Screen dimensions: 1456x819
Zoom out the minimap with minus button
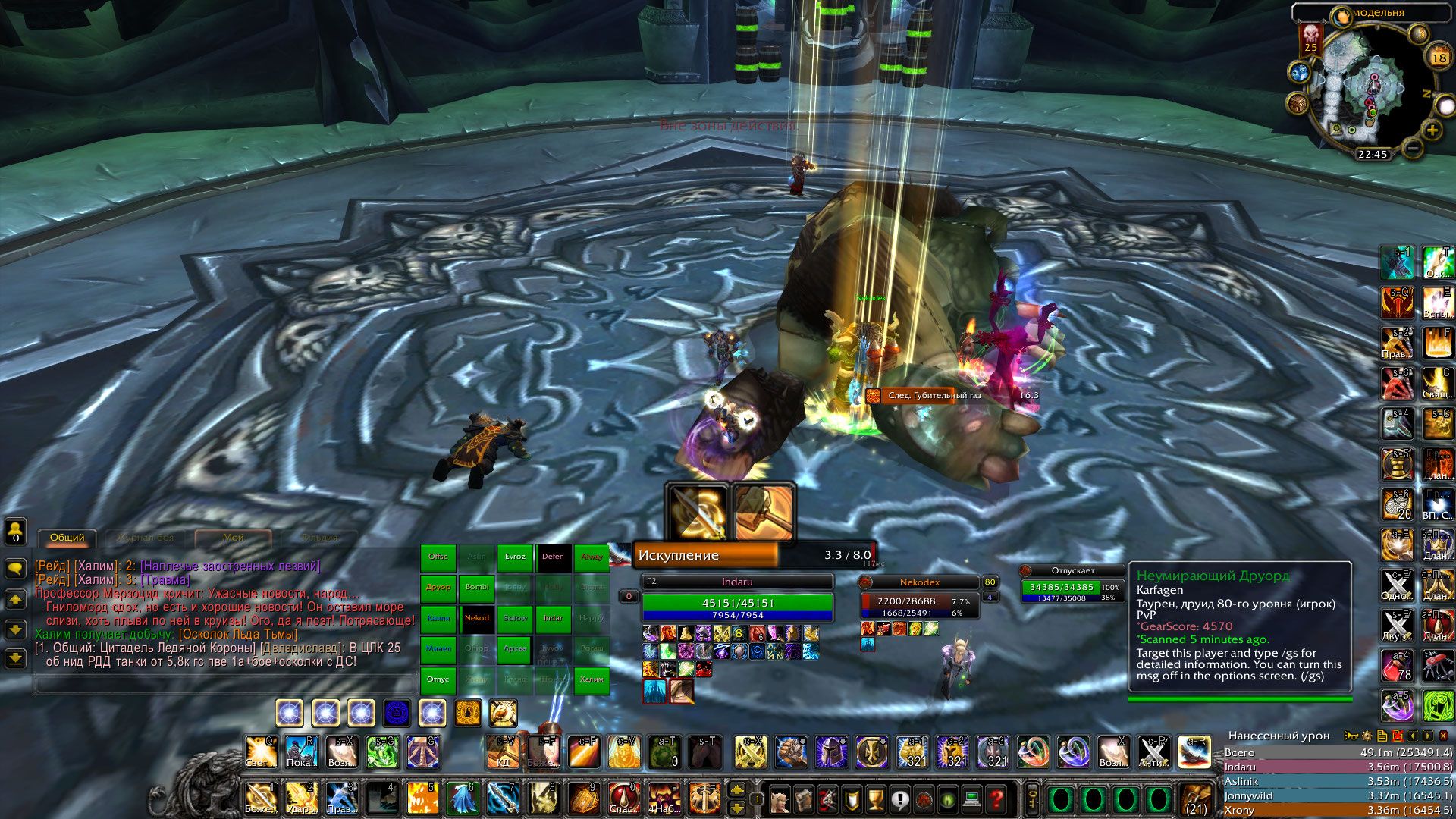coord(1412,149)
